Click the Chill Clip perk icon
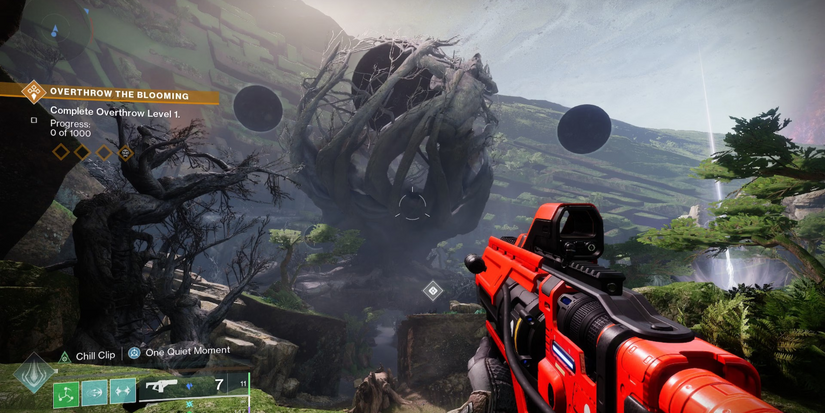Image resolution: width=825 pixels, height=413 pixels. coord(64,355)
